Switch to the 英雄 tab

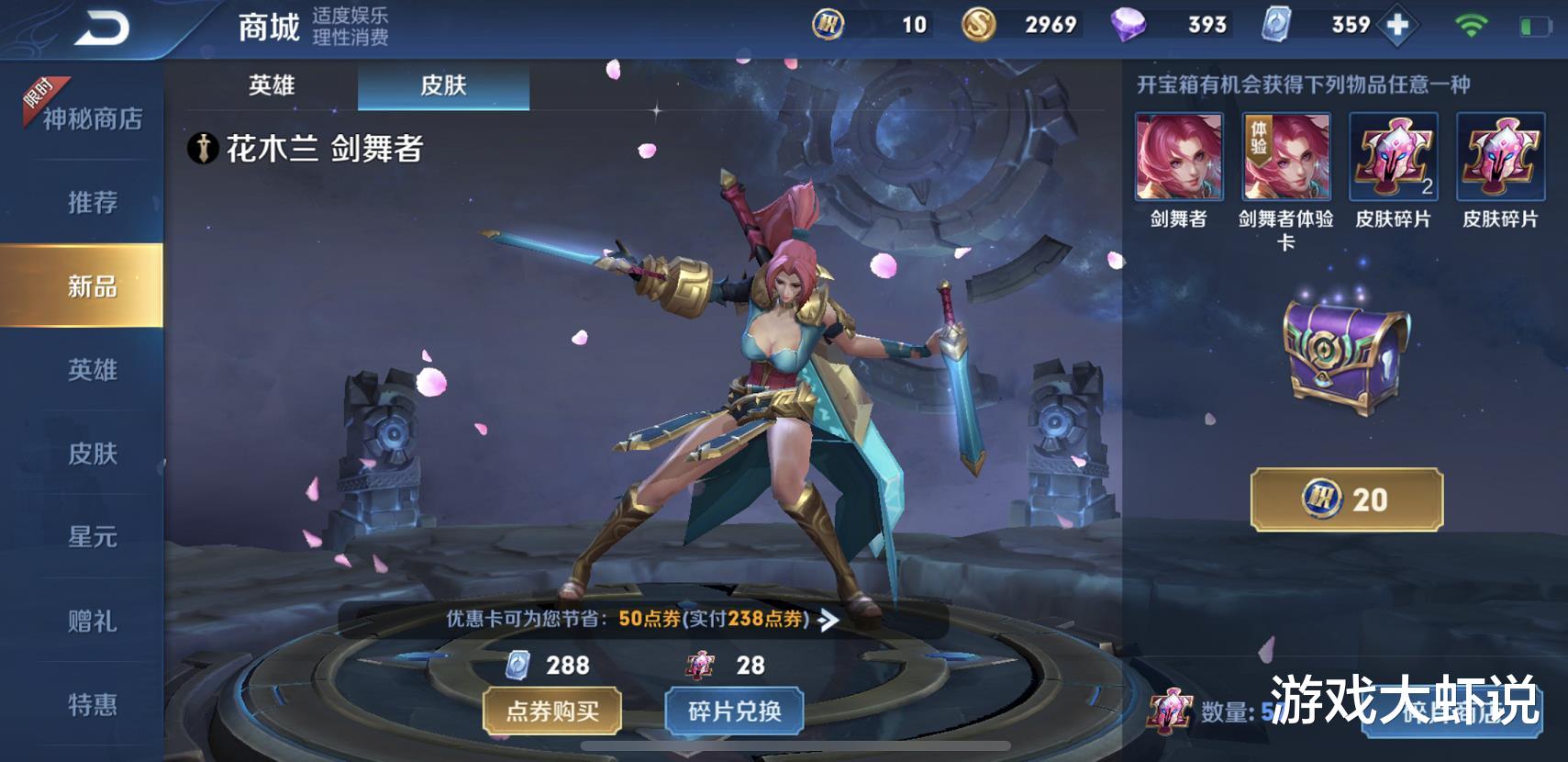click(272, 85)
